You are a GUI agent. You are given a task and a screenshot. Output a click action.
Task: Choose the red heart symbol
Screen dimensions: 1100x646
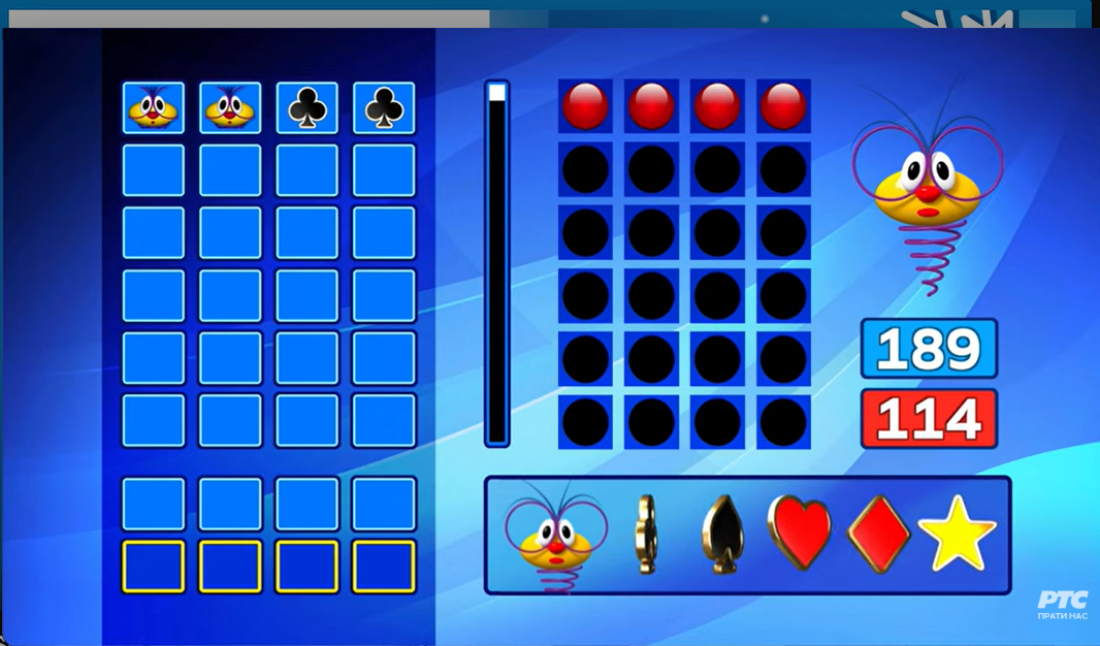click(799, 533)
